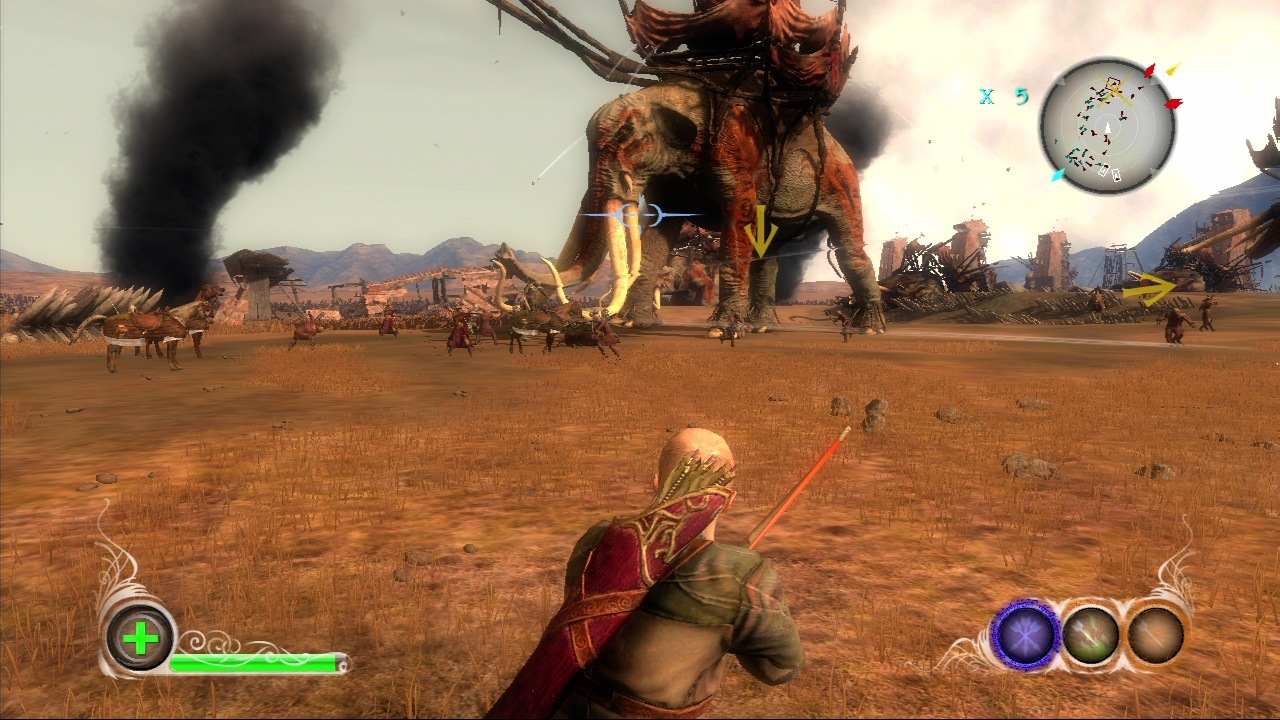The image size is (1280, 720).
Task: Activate the purple multi-arrow ability
Action: [1025, 635]
